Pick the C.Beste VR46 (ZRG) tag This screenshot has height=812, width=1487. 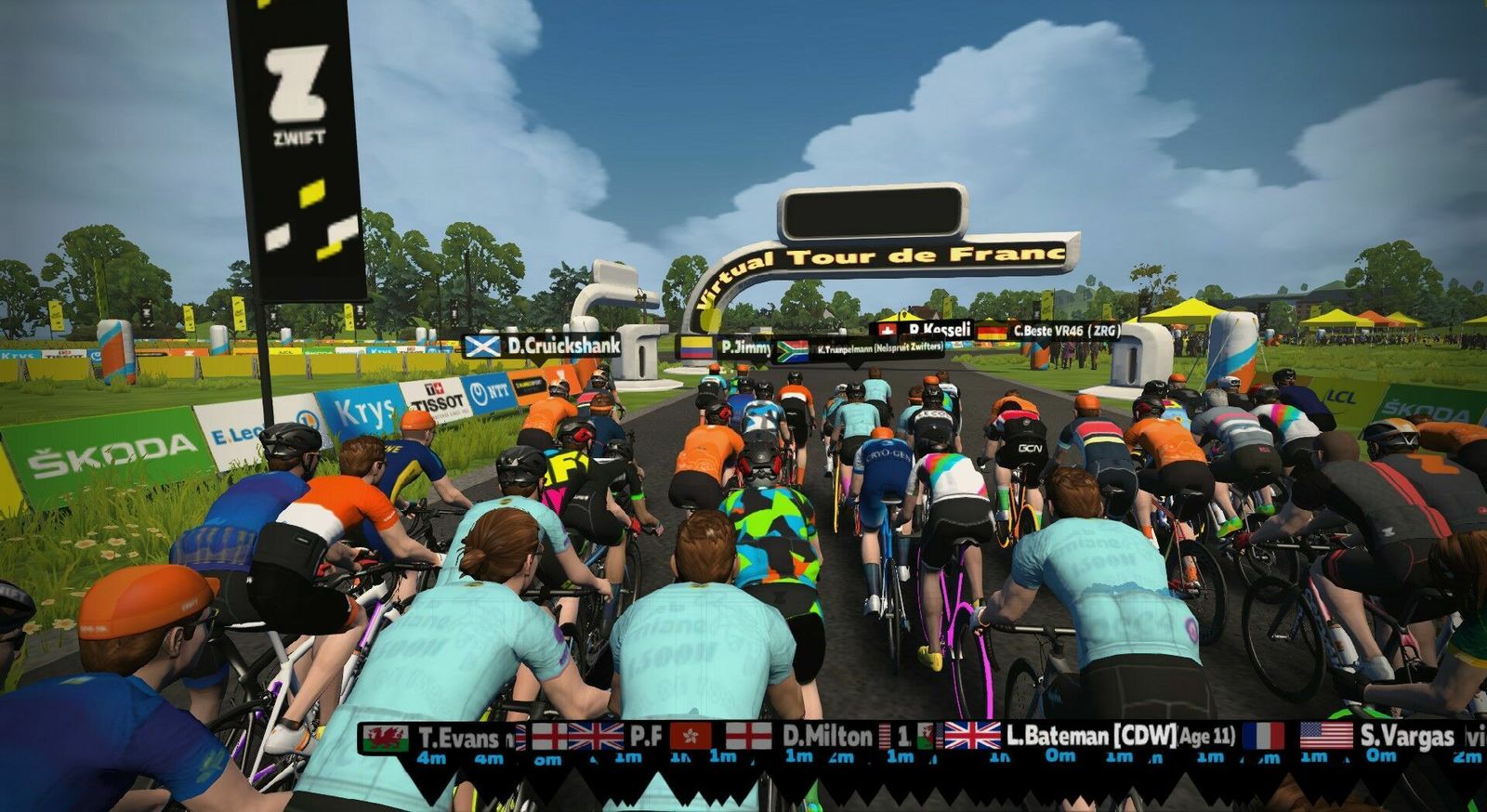click(1048, 330)
